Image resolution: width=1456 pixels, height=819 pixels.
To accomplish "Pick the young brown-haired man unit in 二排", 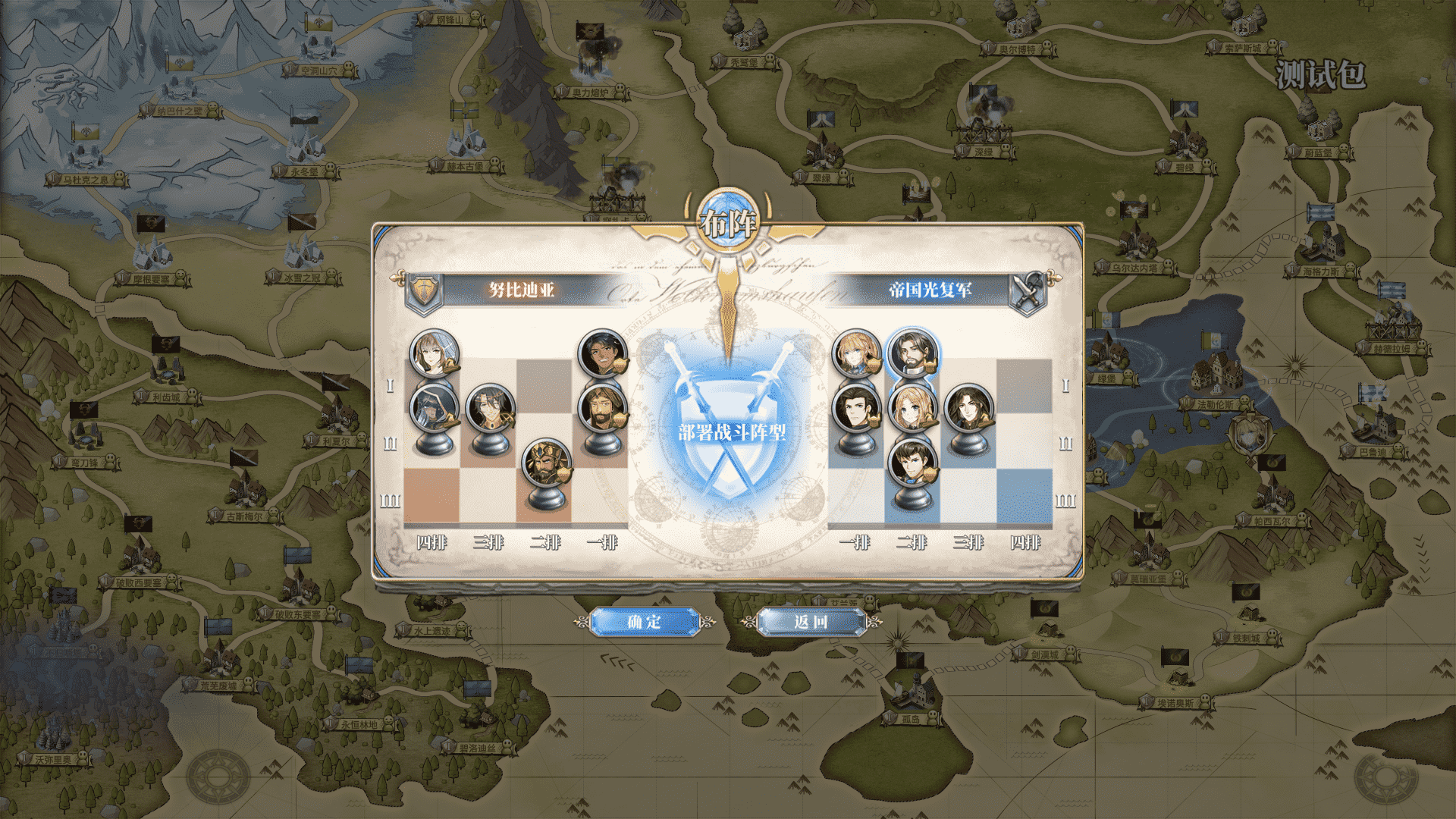I will [x=912, y=464].
